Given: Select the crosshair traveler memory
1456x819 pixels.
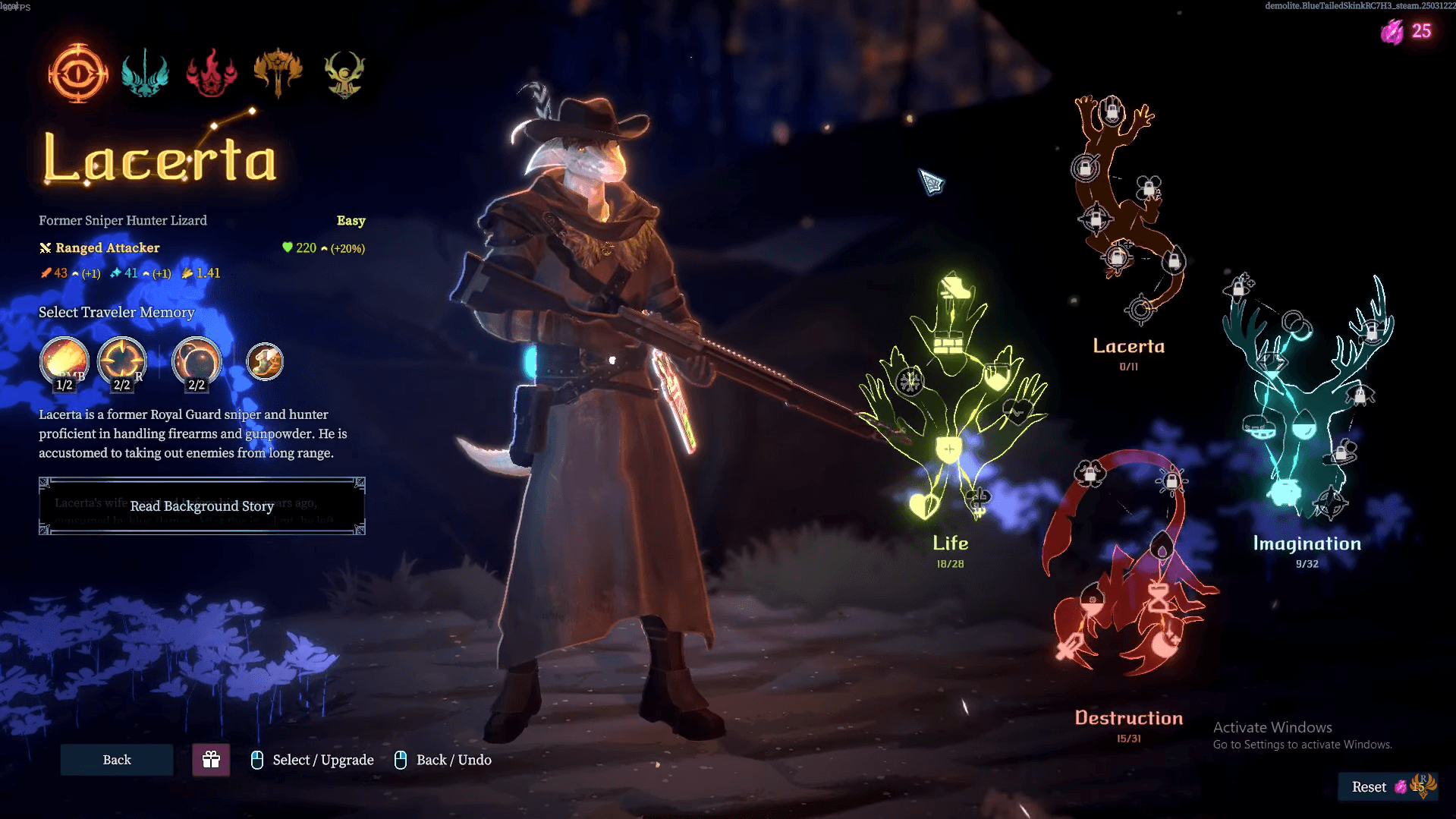Looking at the screenshot, I should [x=121, y=362].
